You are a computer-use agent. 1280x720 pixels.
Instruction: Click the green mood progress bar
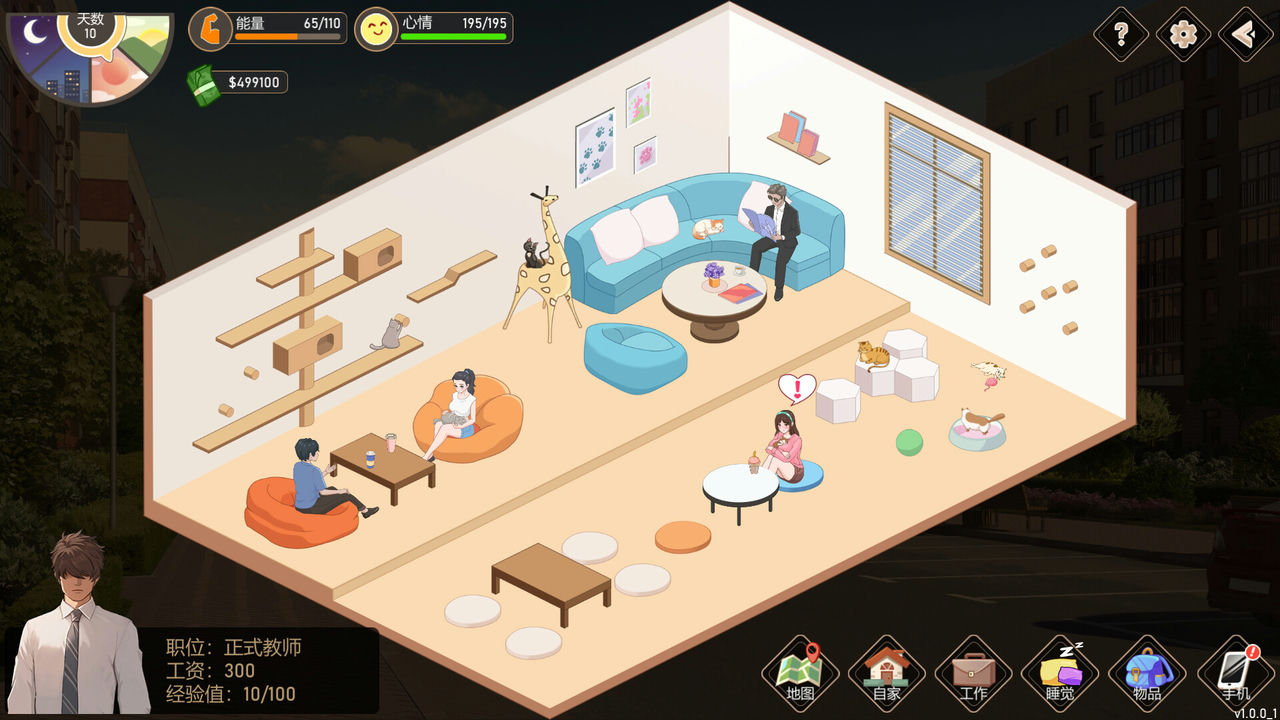[x=448, y=38]
